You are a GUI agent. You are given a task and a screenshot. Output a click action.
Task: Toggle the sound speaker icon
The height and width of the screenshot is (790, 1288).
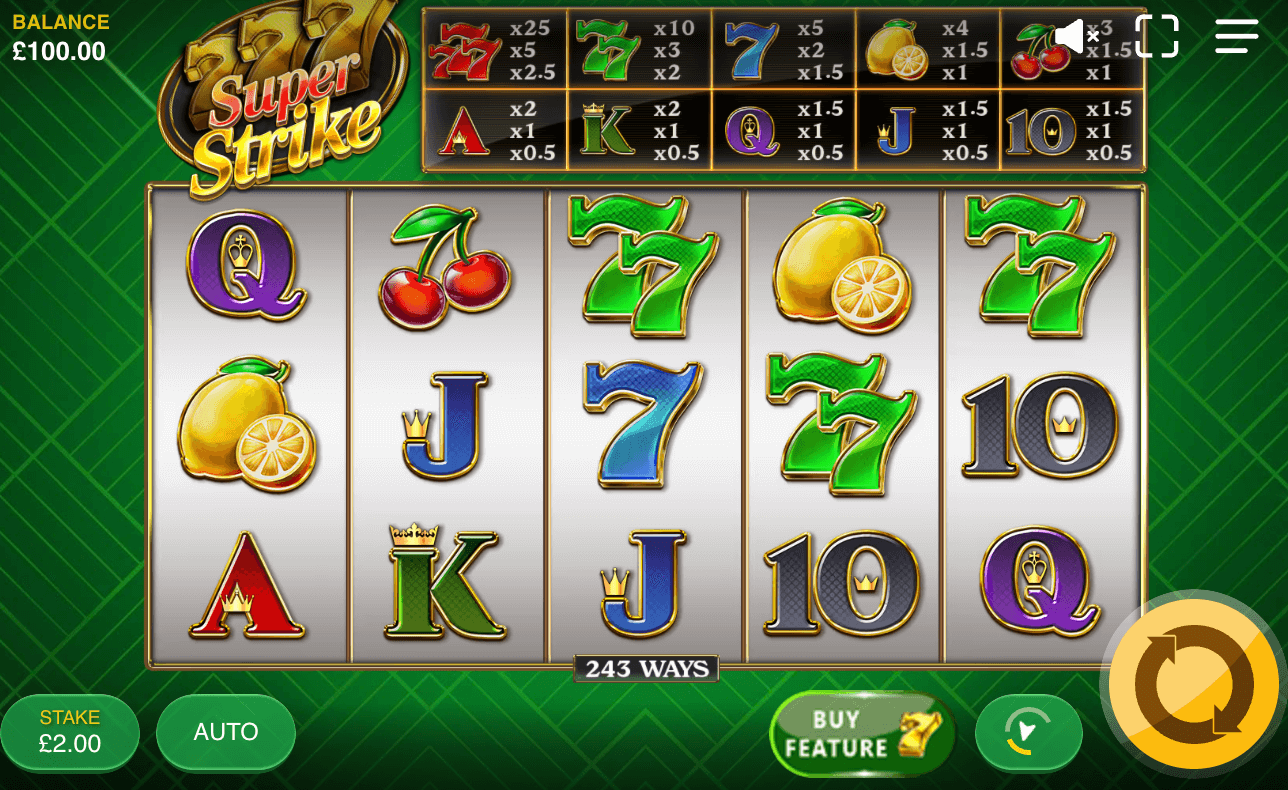[1076, 37]
